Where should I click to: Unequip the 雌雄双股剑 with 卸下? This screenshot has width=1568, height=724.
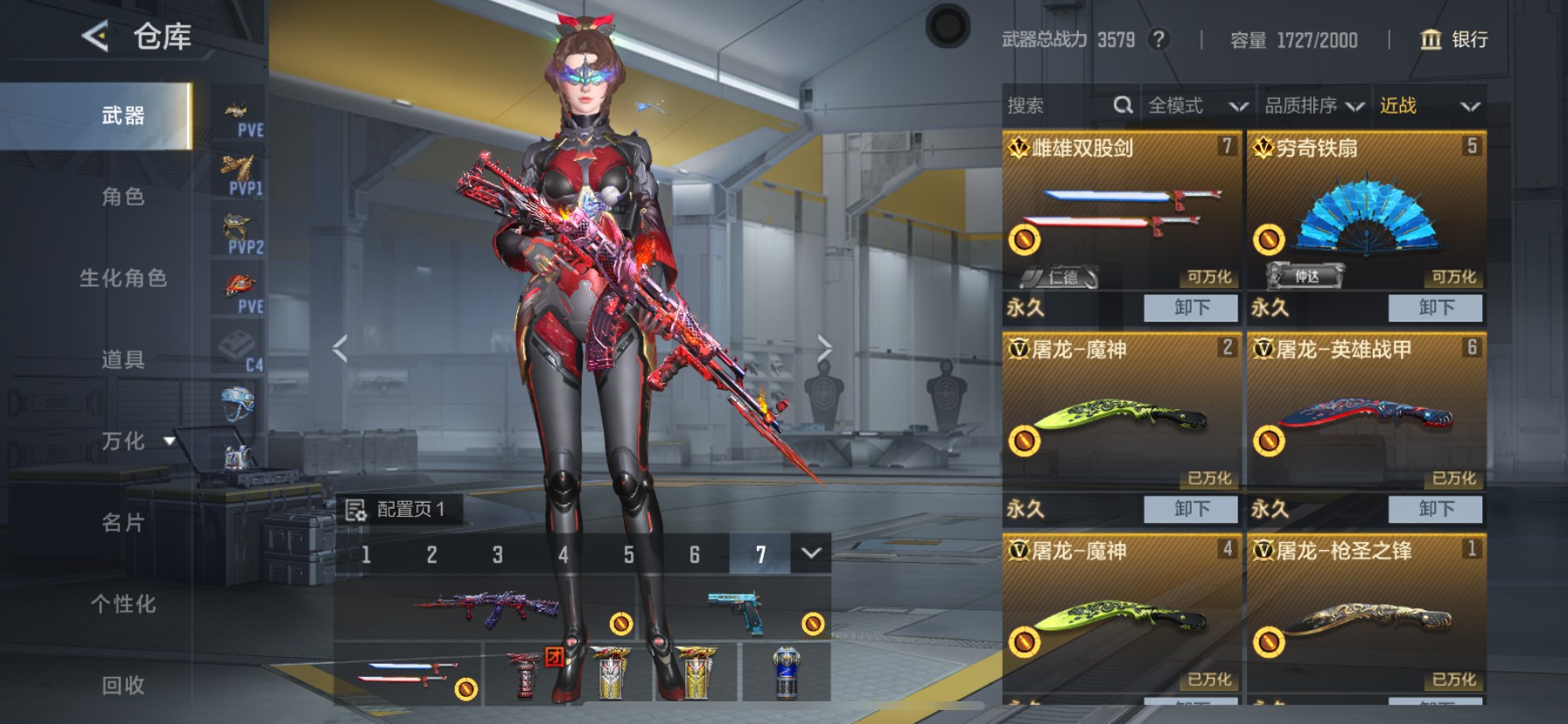(x=1192, y=308)
